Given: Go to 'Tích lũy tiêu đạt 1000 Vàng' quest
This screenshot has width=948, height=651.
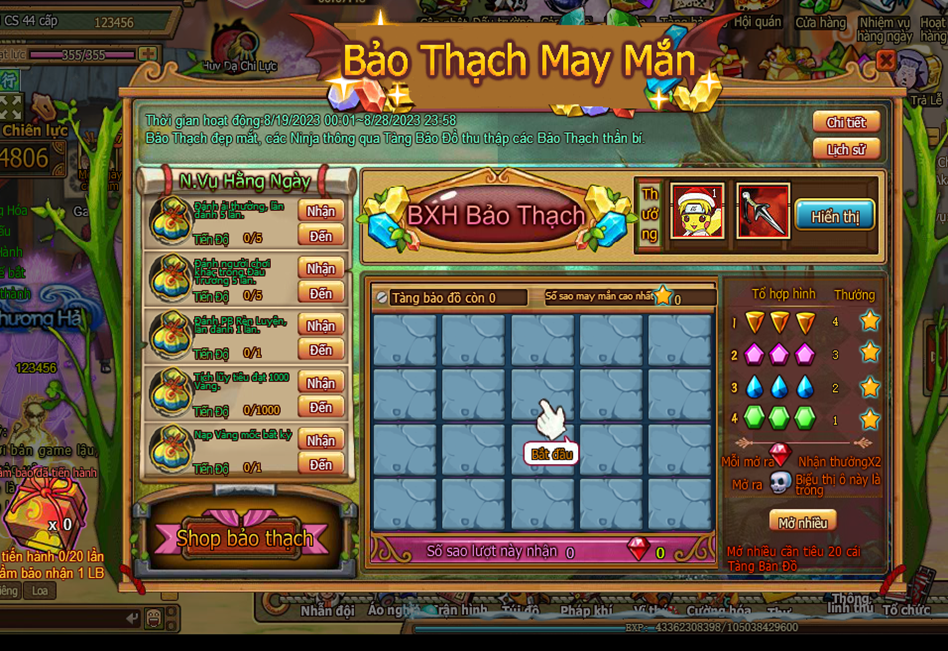Looking at the screenshot, I should pyautogui.click(x=321, y=408).
